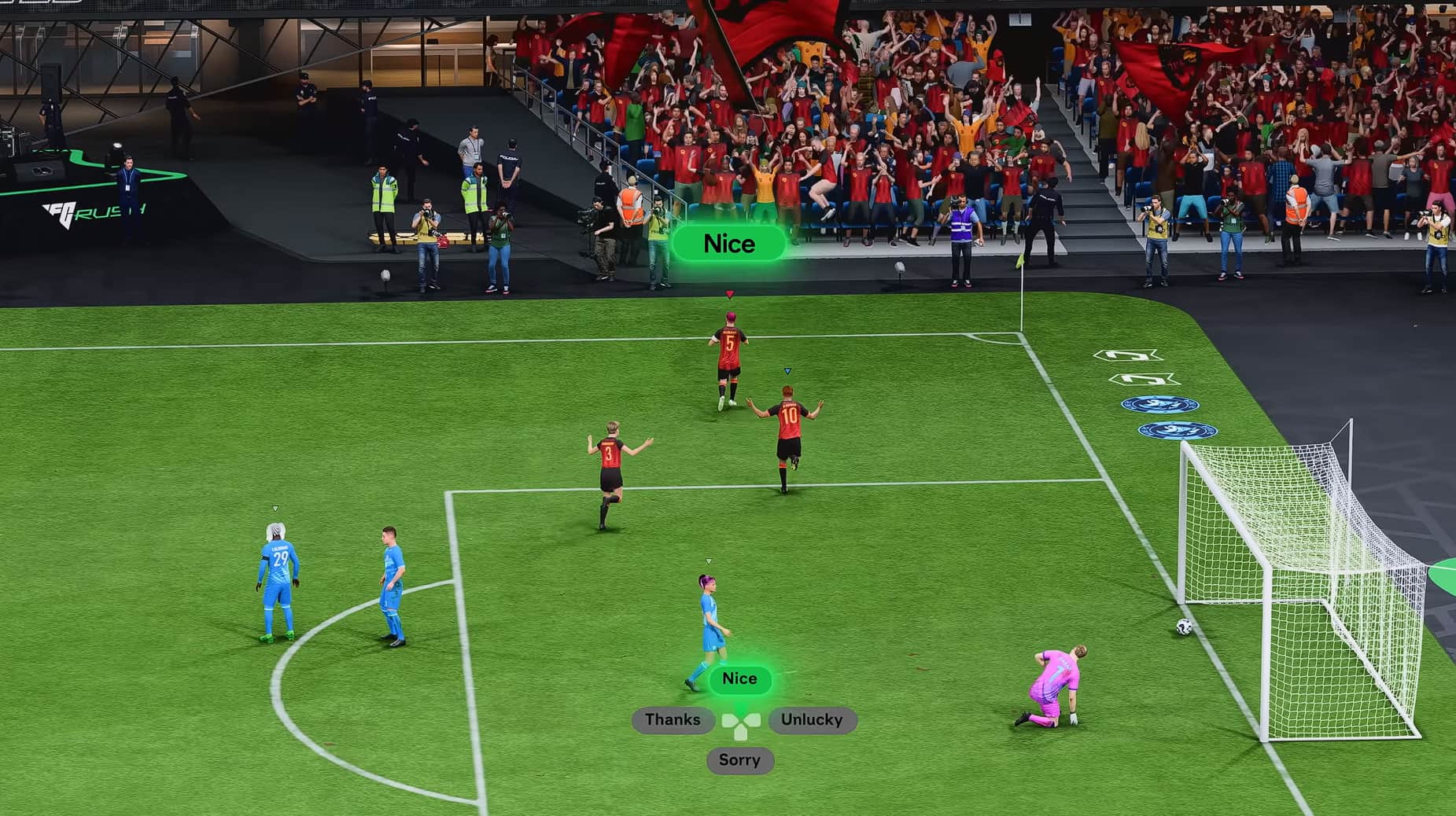
Task: Select "Sorry" from the comm wheel
Action: click(x=739, y=759)
